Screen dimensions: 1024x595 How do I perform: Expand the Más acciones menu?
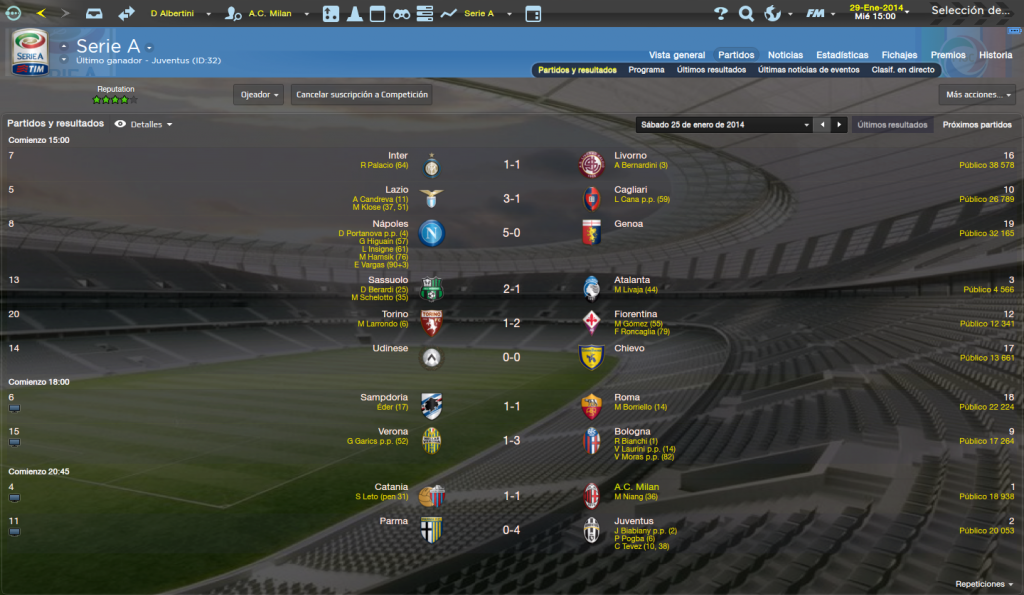pos(978,95)
